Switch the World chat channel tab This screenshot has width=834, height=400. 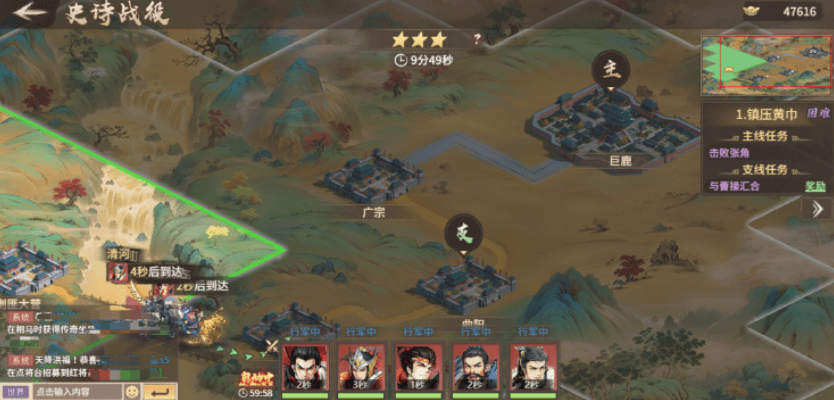[14, 392]
